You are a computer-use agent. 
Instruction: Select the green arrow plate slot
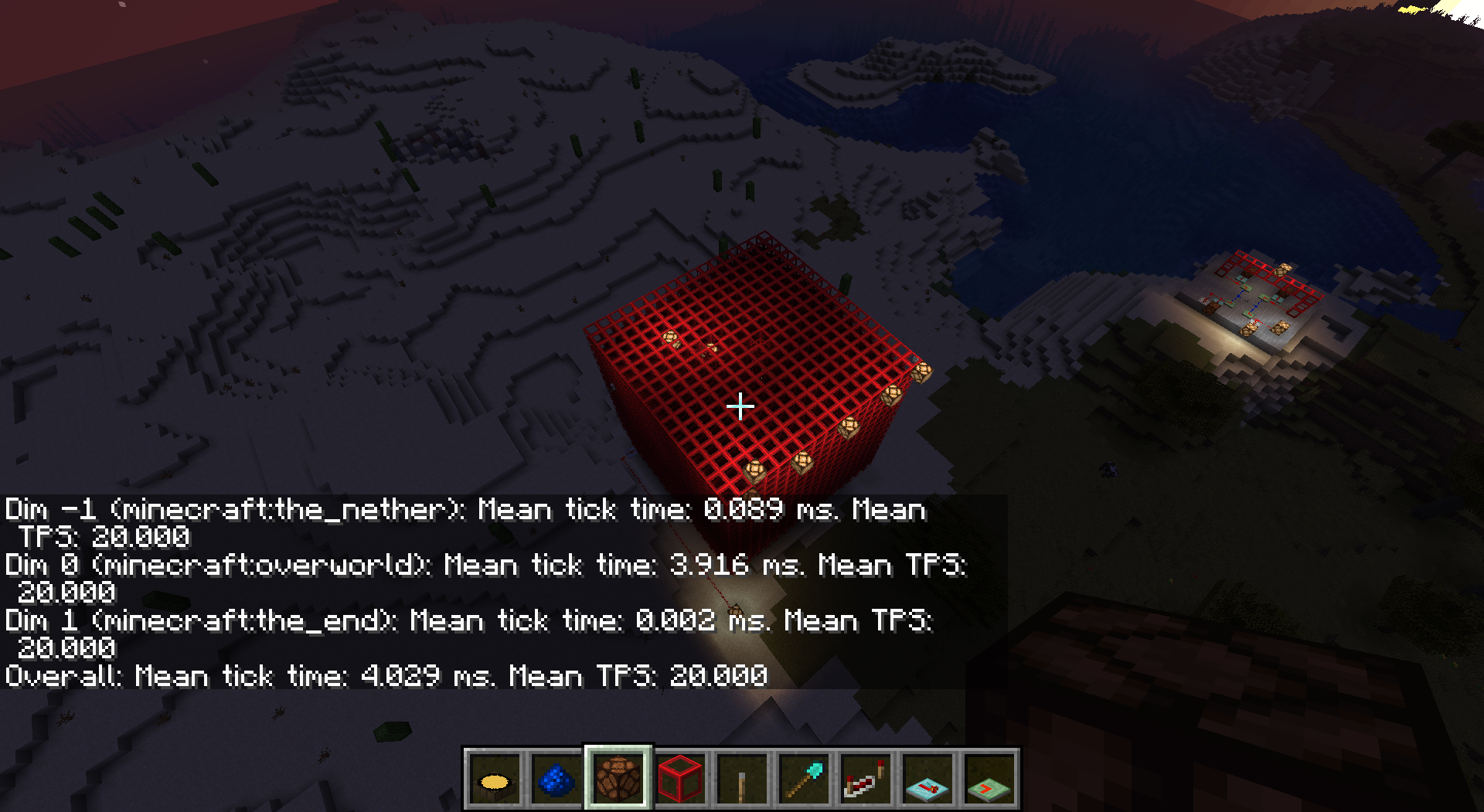click(989, 780)
